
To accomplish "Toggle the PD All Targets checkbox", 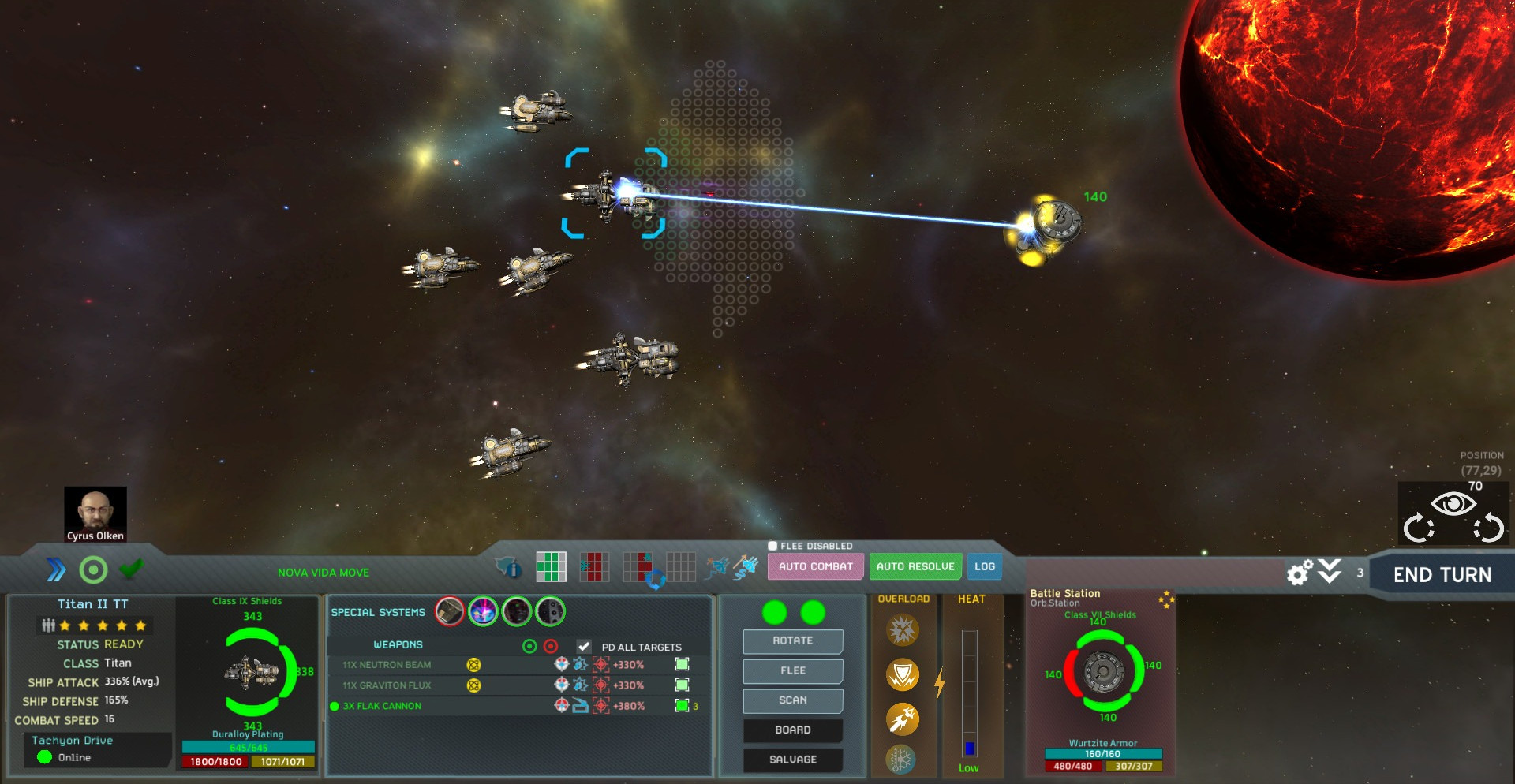I will (x=584, y=647).
